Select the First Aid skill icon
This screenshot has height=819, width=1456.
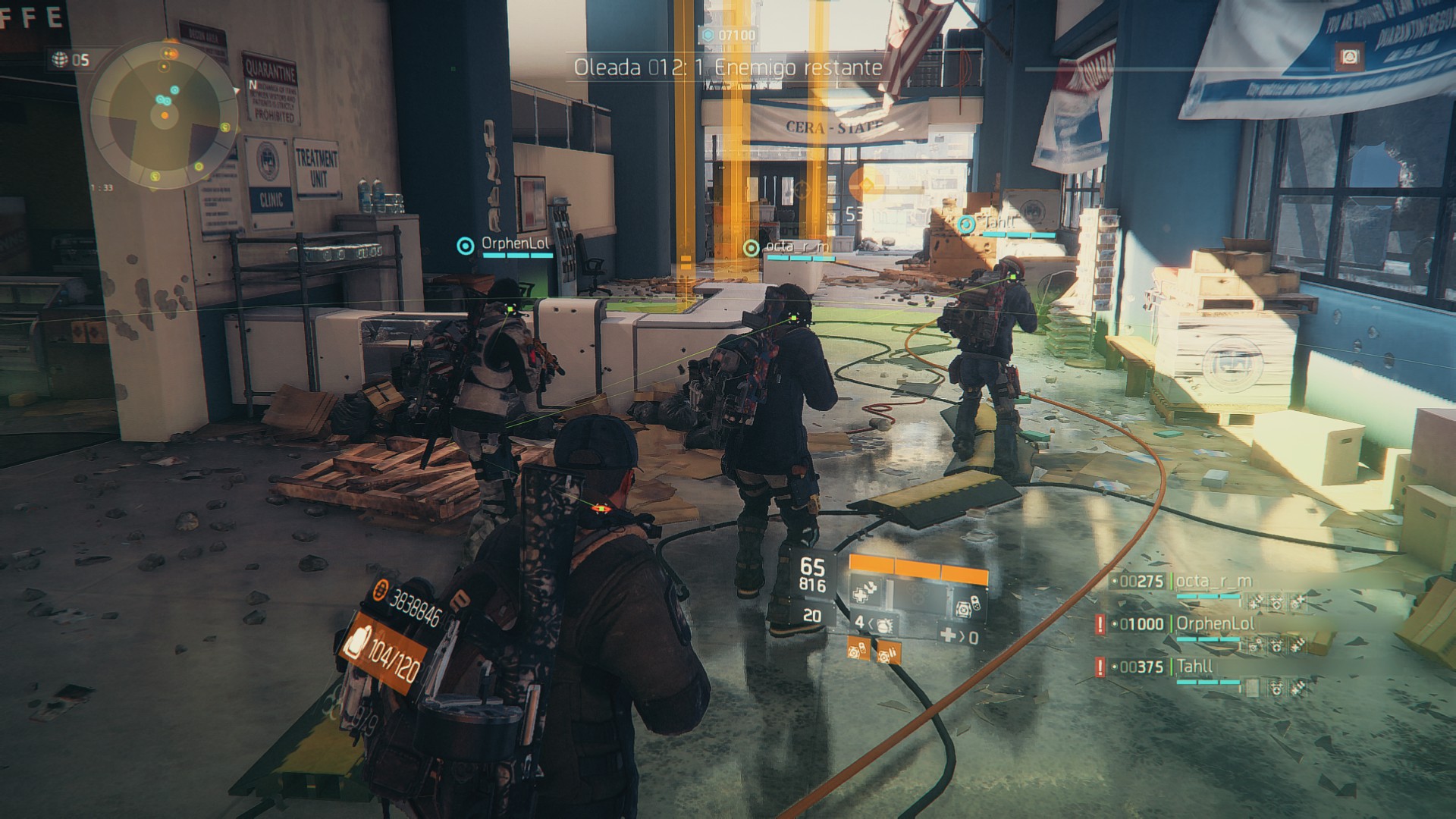pyautogui.click(x=865, y=592)
